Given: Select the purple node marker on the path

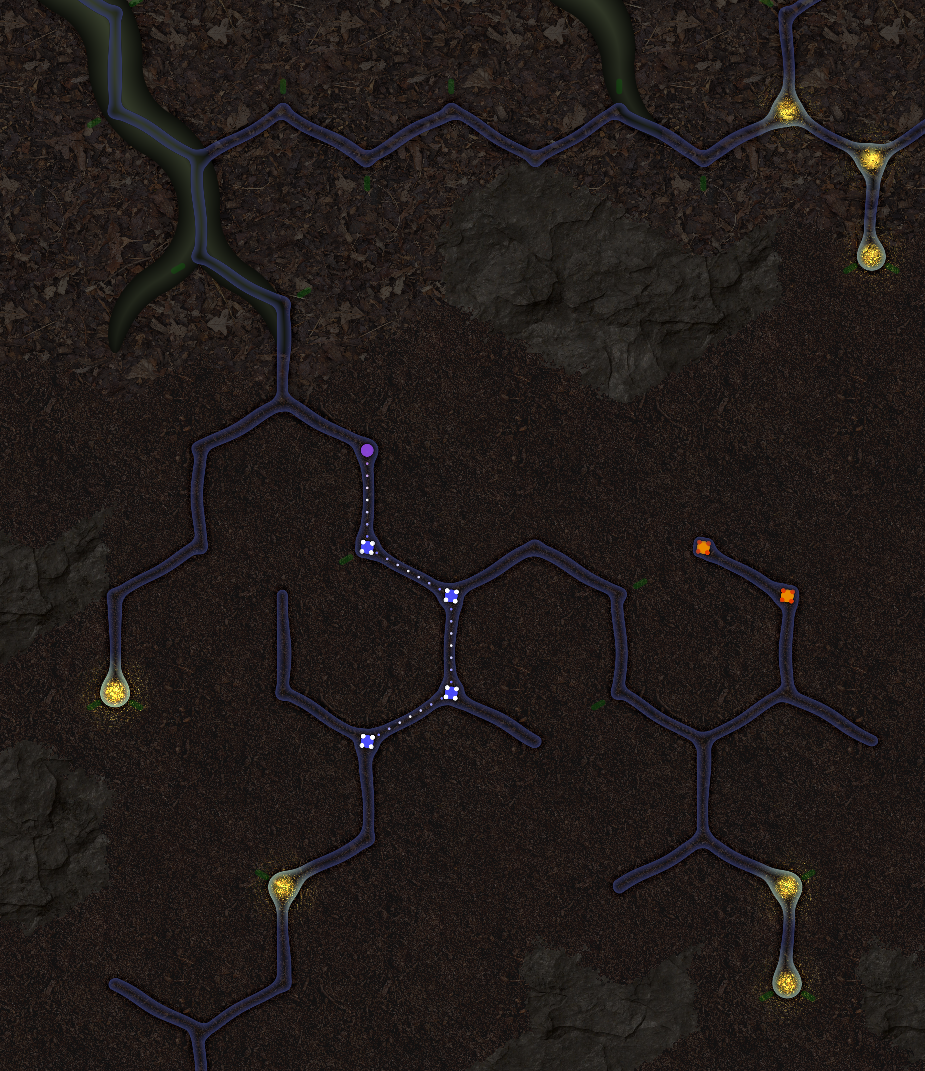Looking at the screenshot, I should [x=367, y=451].
